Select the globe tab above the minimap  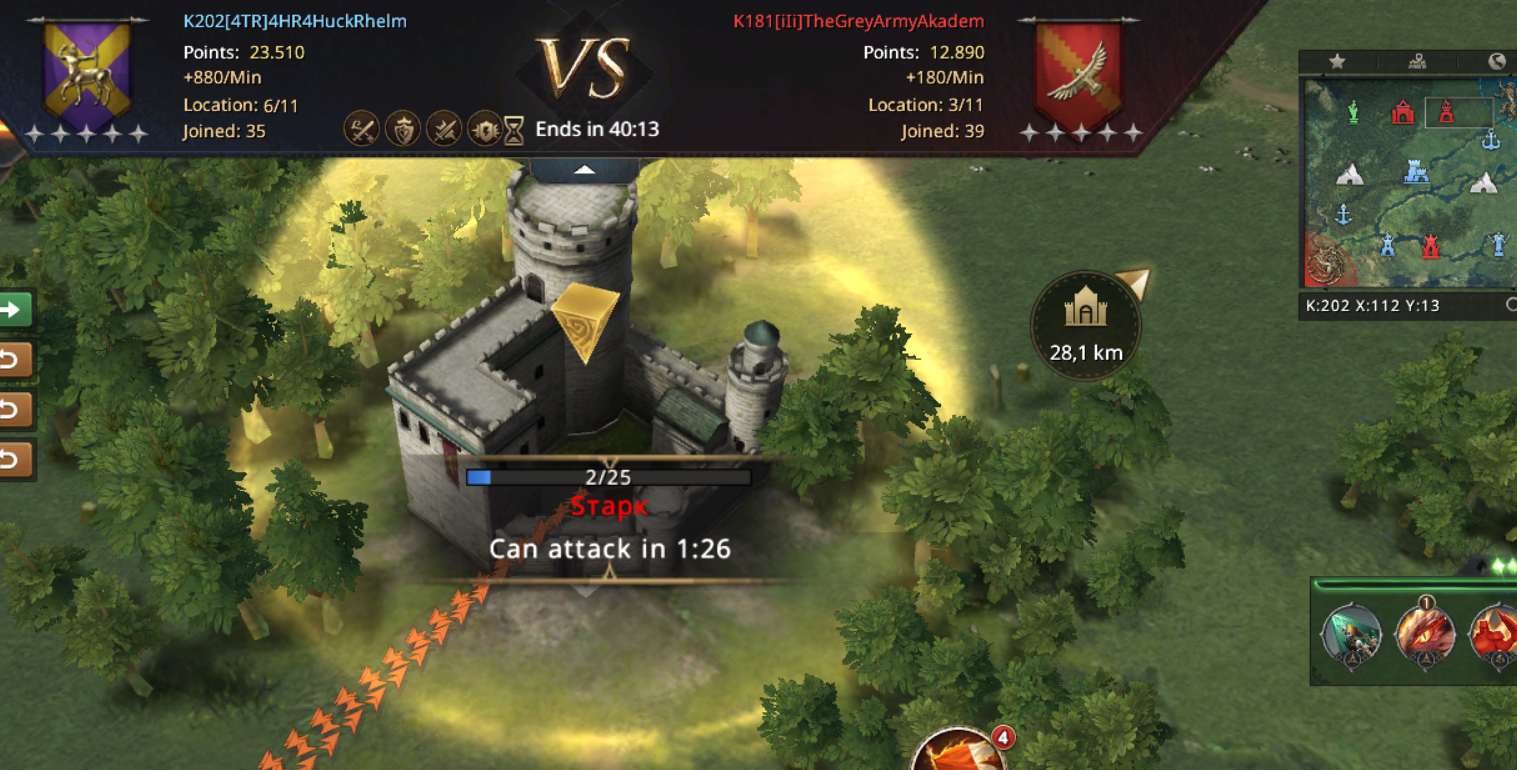click(1496, 62)
